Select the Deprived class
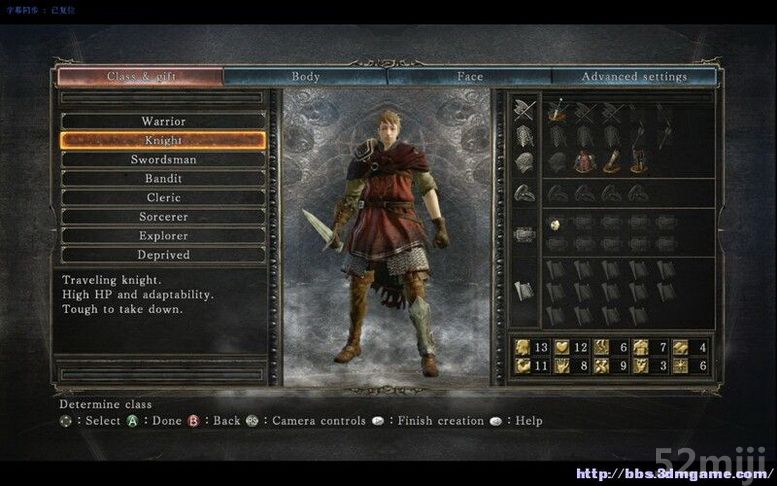The width and height of the screenshot is (777, 486). 163,254
